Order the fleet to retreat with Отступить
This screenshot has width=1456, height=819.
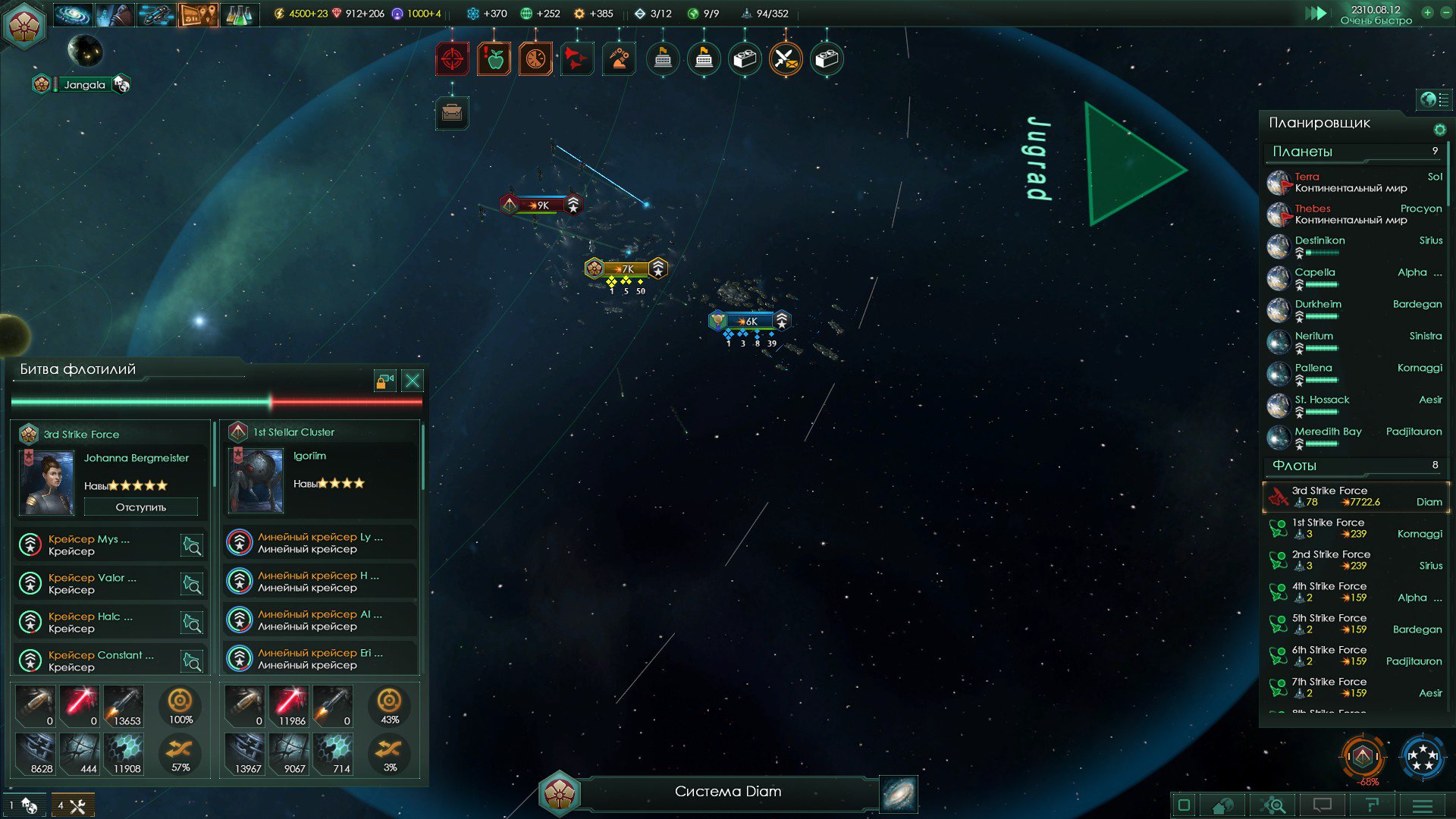pyautogui.click(x=141, y=507)
